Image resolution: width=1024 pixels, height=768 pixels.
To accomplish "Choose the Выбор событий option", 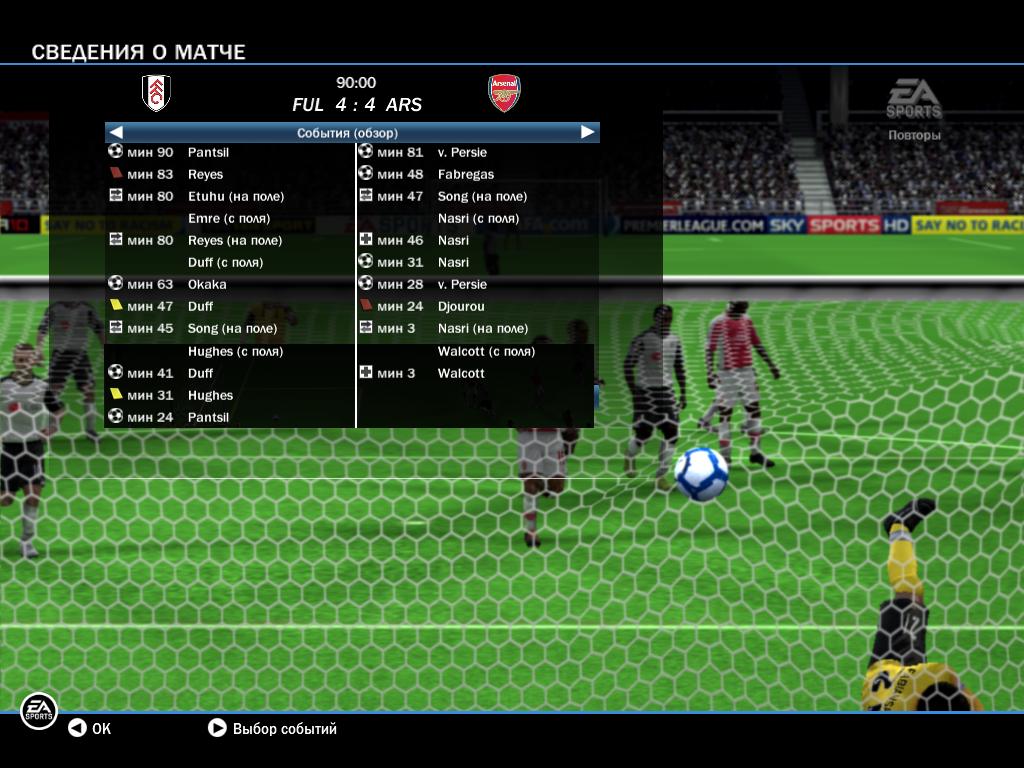I will pos(273,729).
